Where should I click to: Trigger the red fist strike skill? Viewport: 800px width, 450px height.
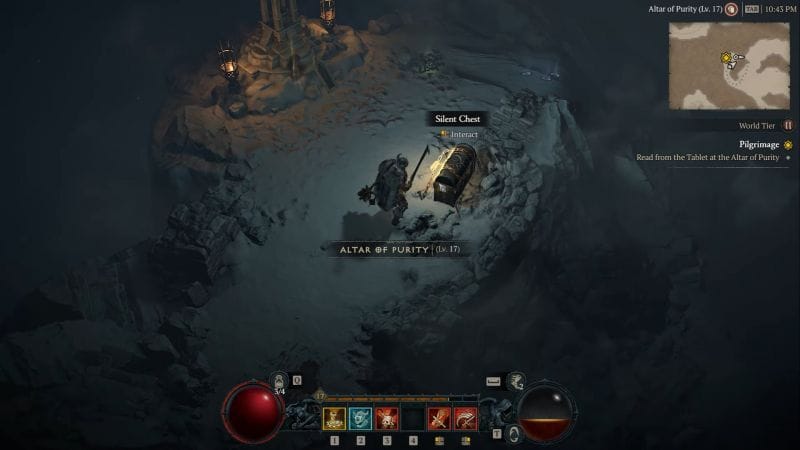click(439, 418)
